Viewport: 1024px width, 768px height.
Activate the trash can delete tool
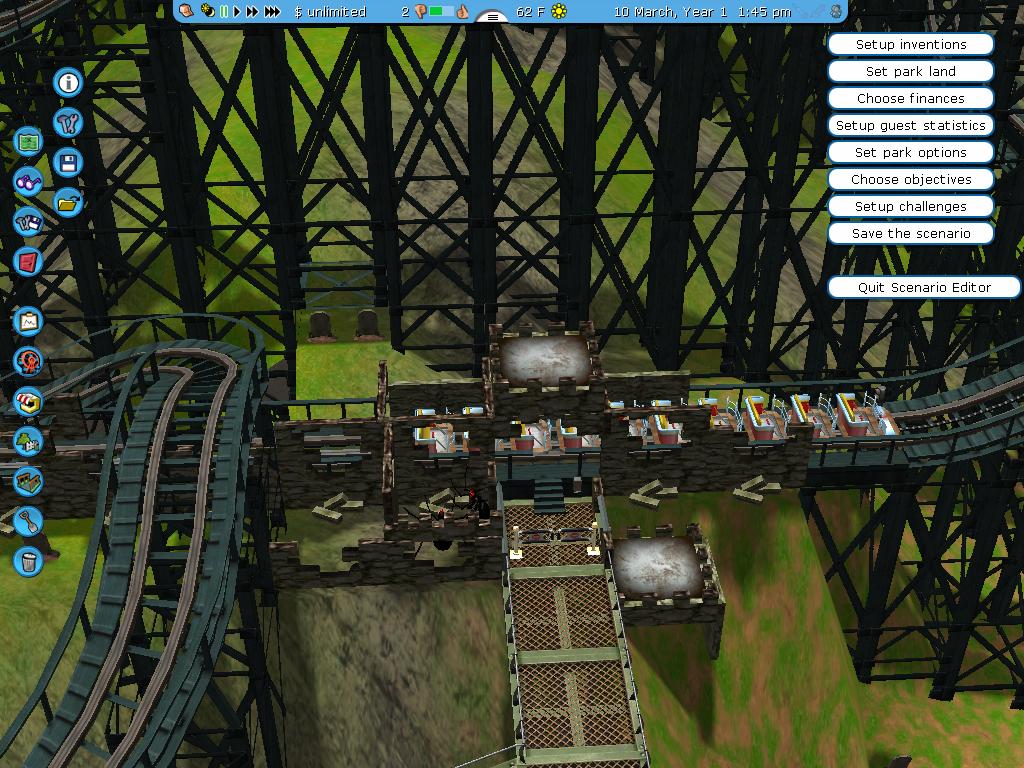[x=28, y=560]
